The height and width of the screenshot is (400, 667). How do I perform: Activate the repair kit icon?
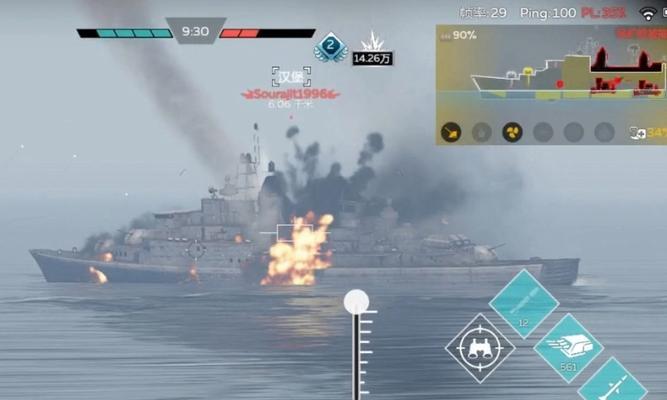[x=636, y=132]
